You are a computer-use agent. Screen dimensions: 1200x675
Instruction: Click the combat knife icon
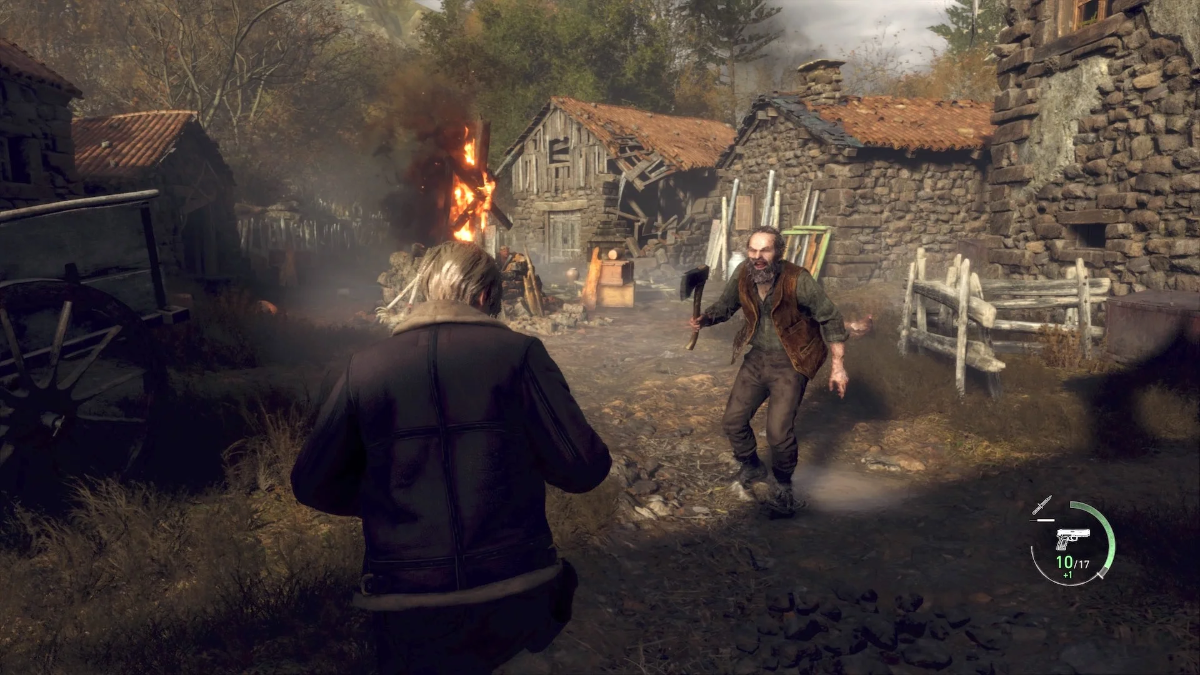(1042, 505)
